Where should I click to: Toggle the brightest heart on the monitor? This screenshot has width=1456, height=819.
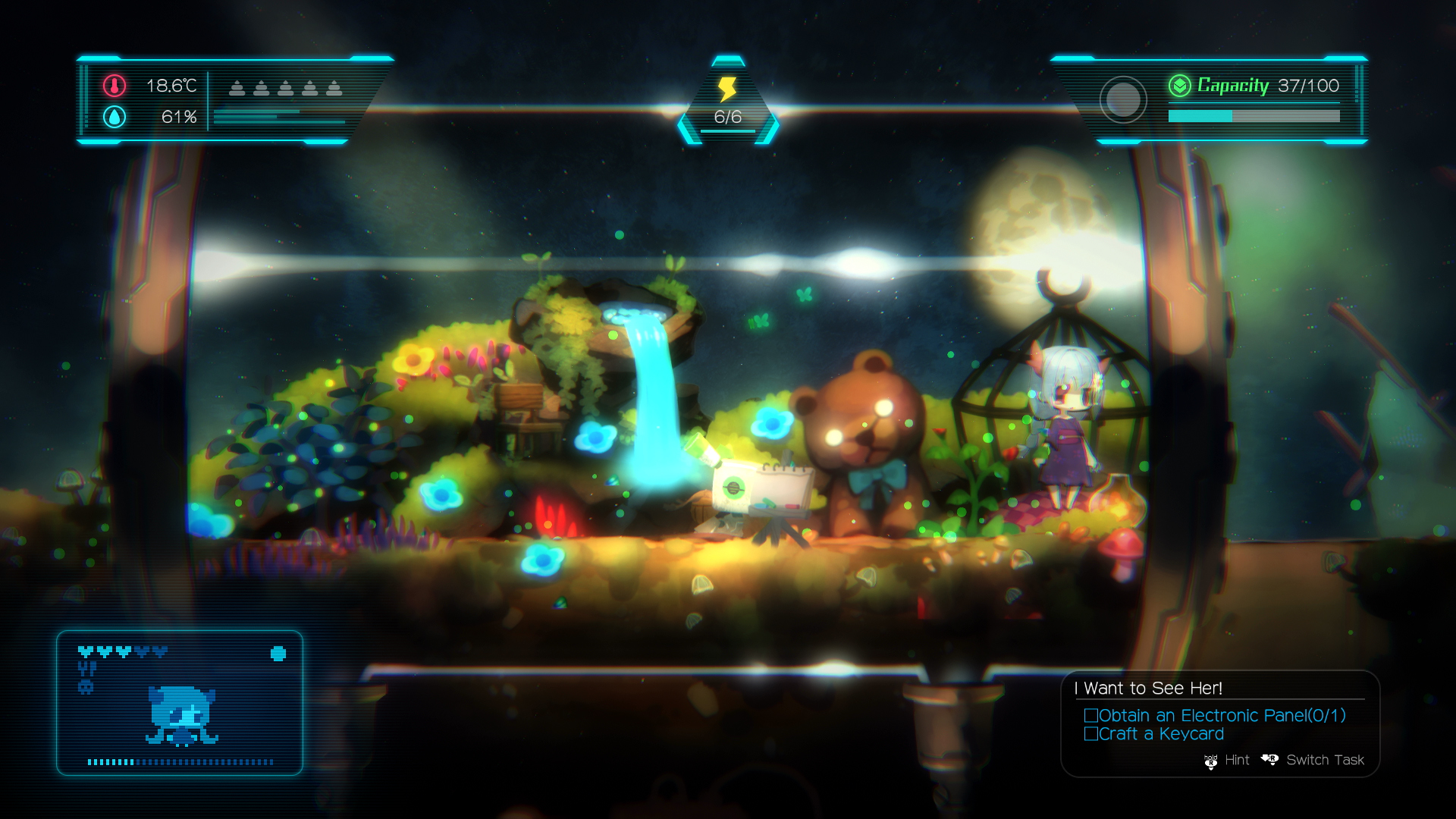click(86, 651)
